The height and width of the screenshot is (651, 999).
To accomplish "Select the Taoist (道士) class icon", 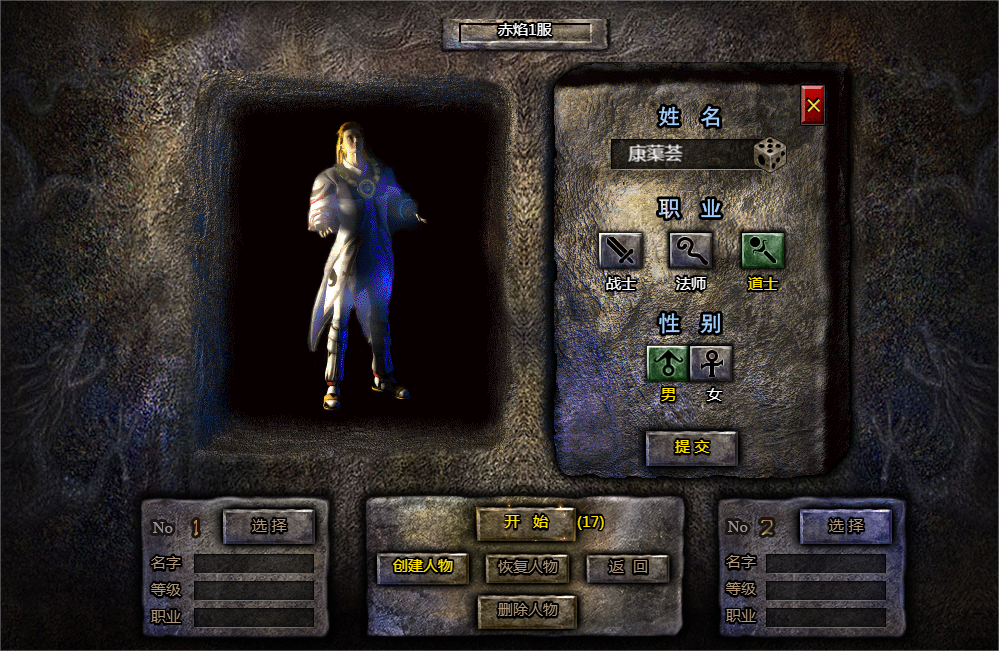I will (x=762, y=250).
